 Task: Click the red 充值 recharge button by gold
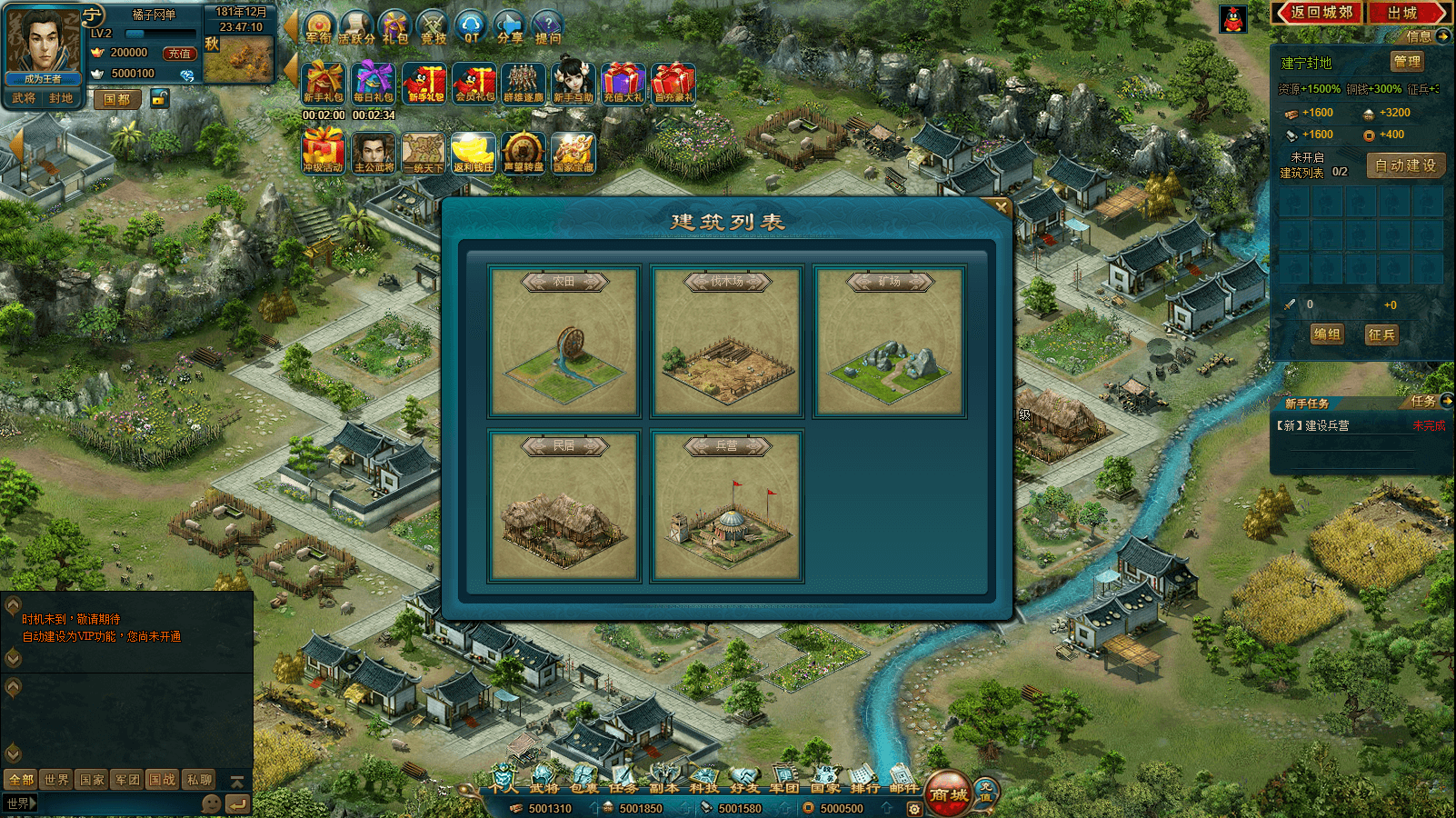[179, 54]
